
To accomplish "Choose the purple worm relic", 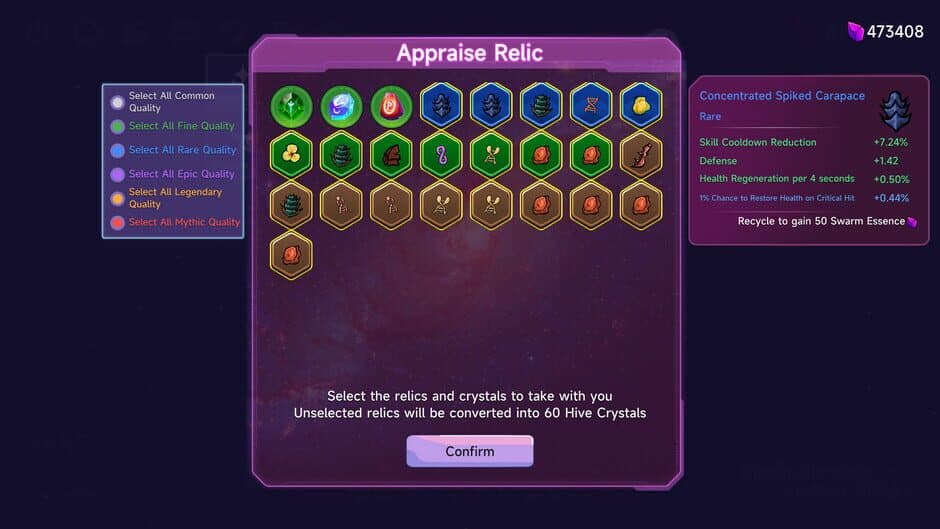I will tap(441, 155).
